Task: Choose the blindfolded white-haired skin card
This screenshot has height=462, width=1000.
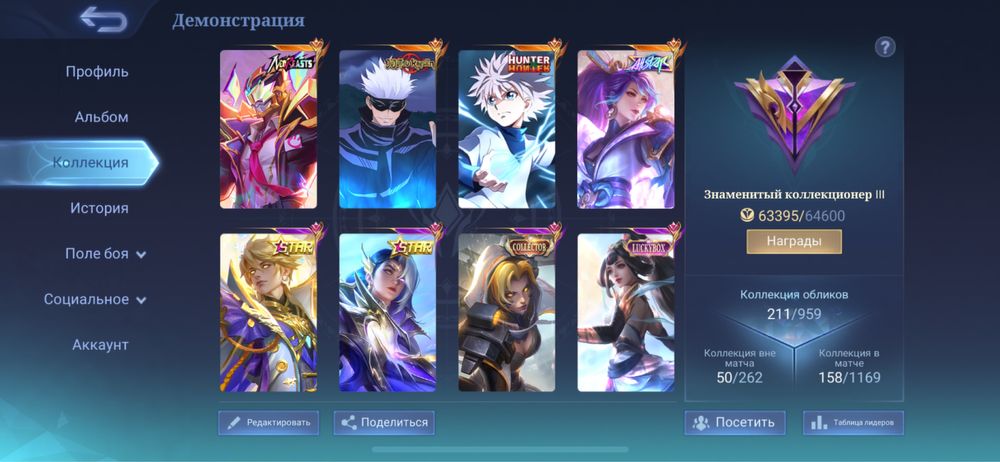Action: pyautogui.click(x=388, y=129)
